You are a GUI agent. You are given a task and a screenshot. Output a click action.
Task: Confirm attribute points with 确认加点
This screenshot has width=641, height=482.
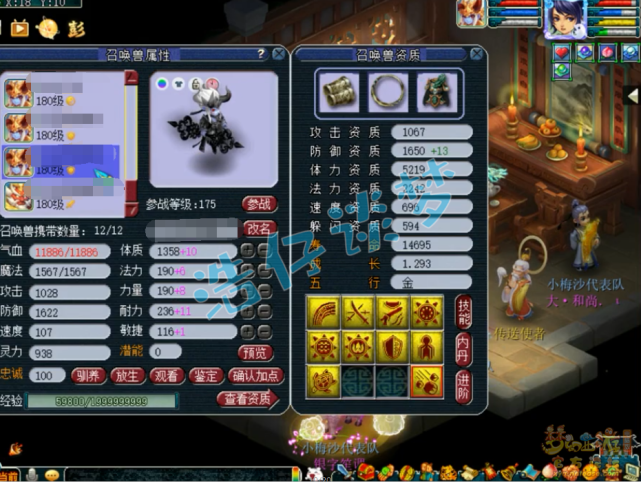(x=257, y=376)
